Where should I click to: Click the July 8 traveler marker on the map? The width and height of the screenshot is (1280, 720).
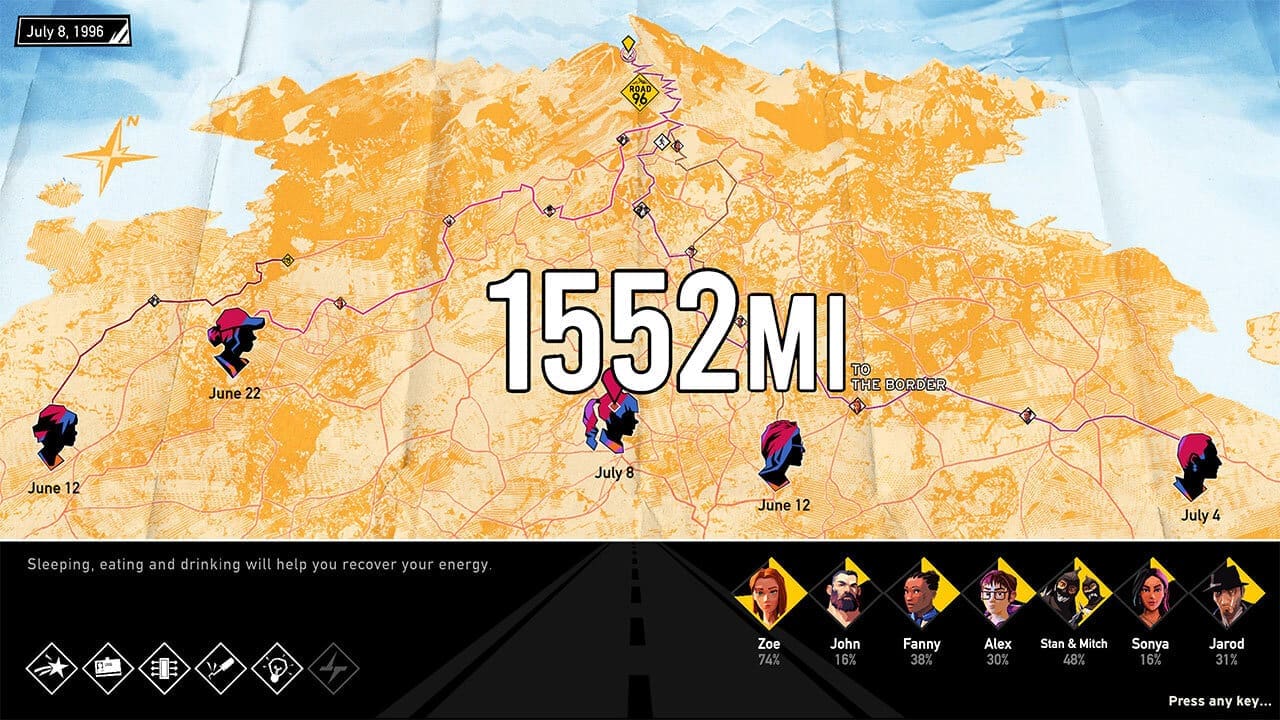(x=608, y=420)
